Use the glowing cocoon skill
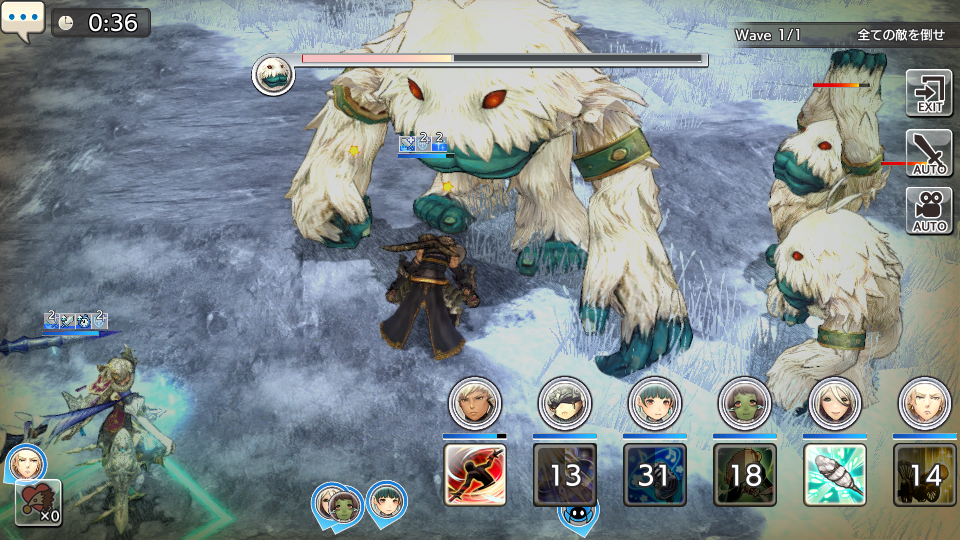The height and width of the screenshot is (540, 960). (x=835, y=474)
